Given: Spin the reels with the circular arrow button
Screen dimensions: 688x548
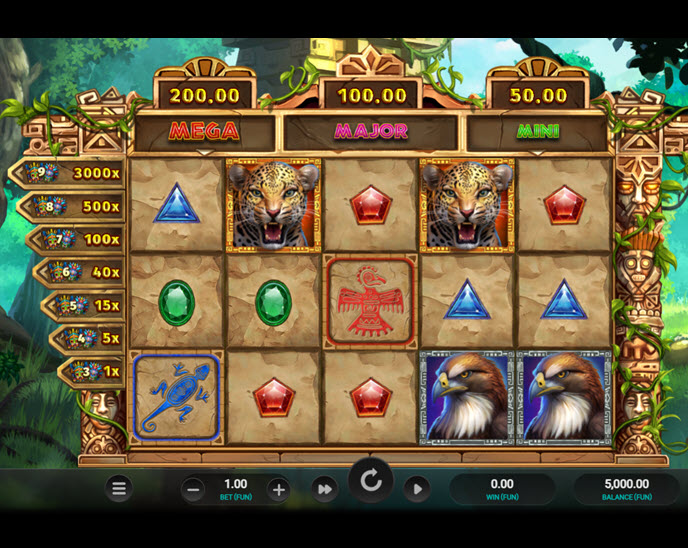Looking at the screenshot, I should (371, 483).
